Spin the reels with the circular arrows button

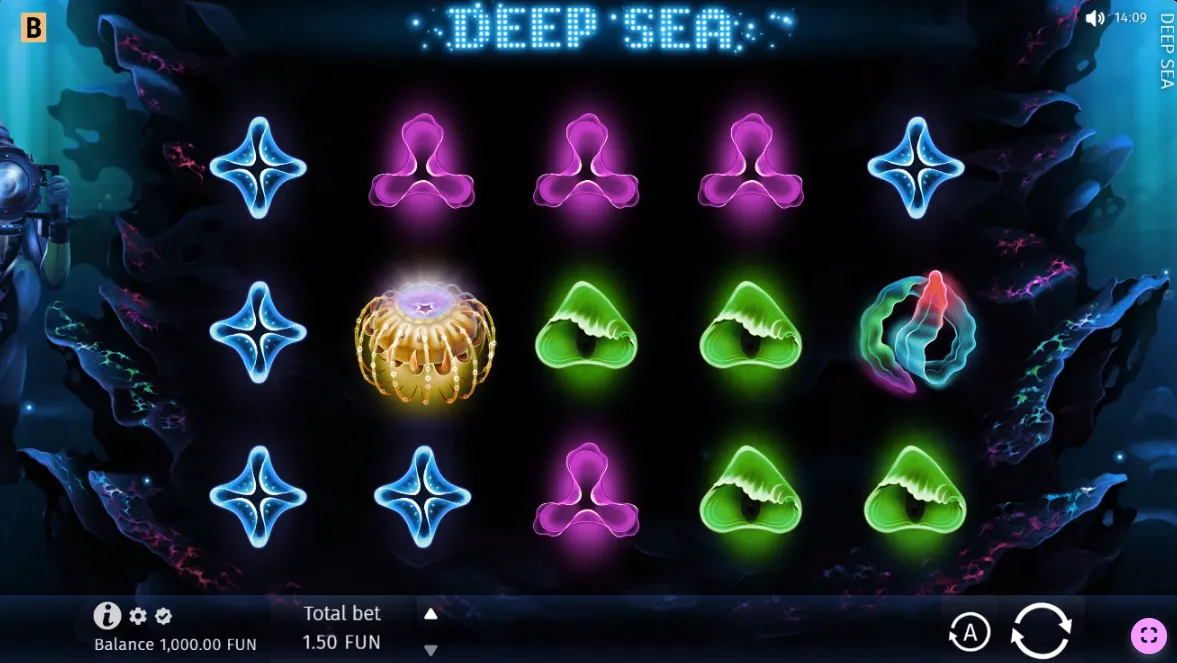(x=1041, y=631)
